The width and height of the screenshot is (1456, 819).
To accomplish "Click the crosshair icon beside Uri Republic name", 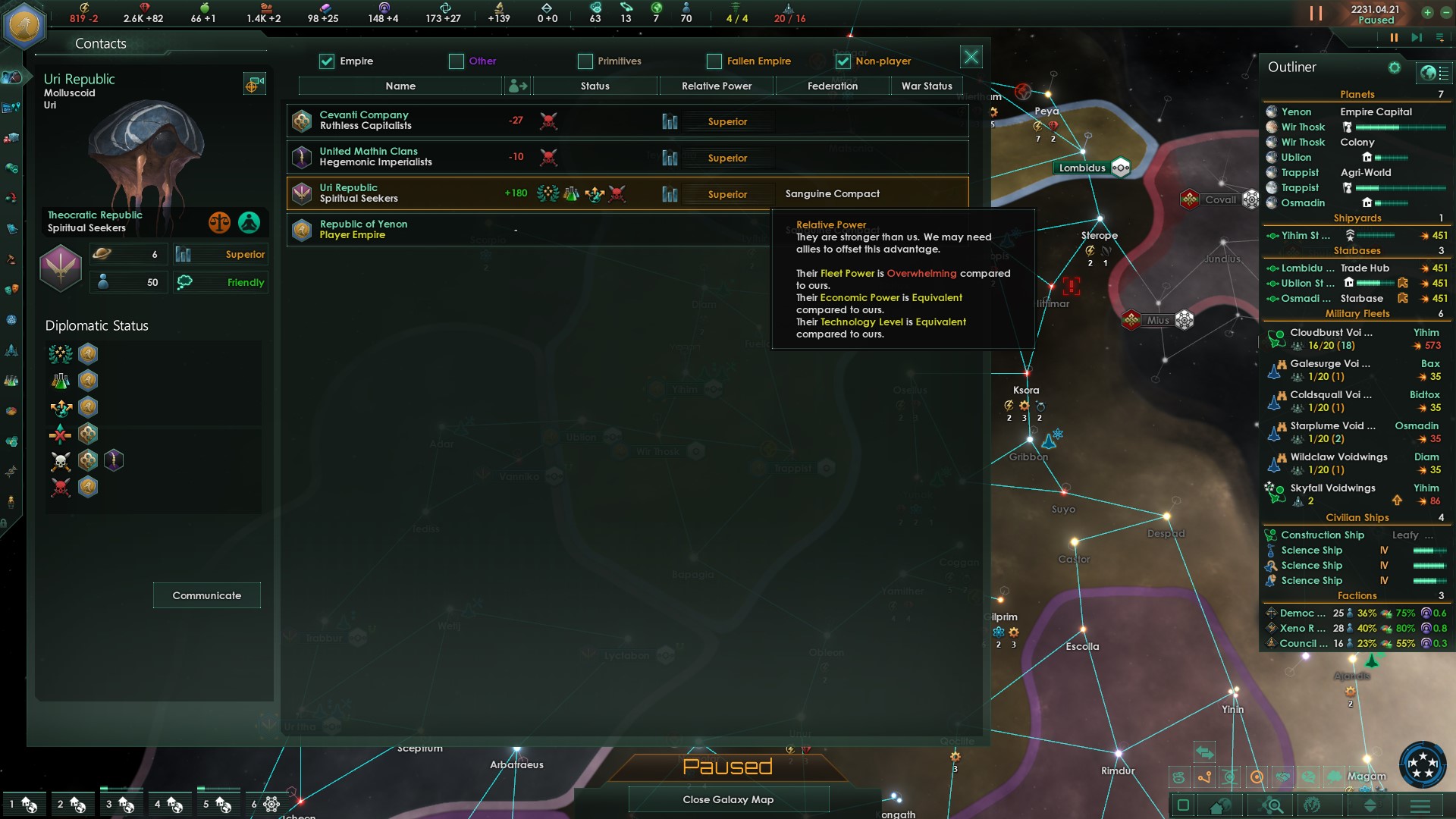I will 255,83.
